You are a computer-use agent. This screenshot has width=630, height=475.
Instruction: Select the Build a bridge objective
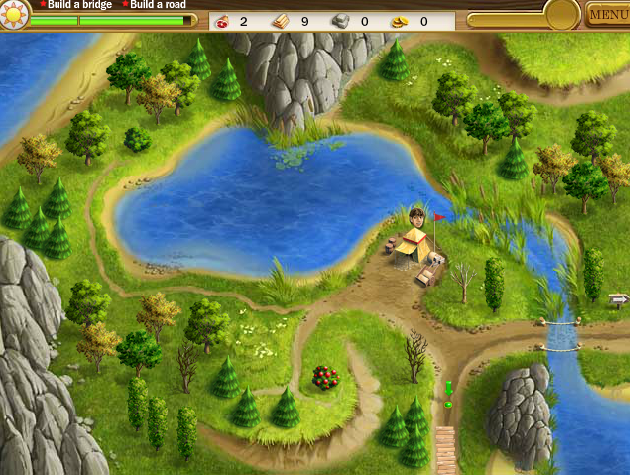click(78, 5)
